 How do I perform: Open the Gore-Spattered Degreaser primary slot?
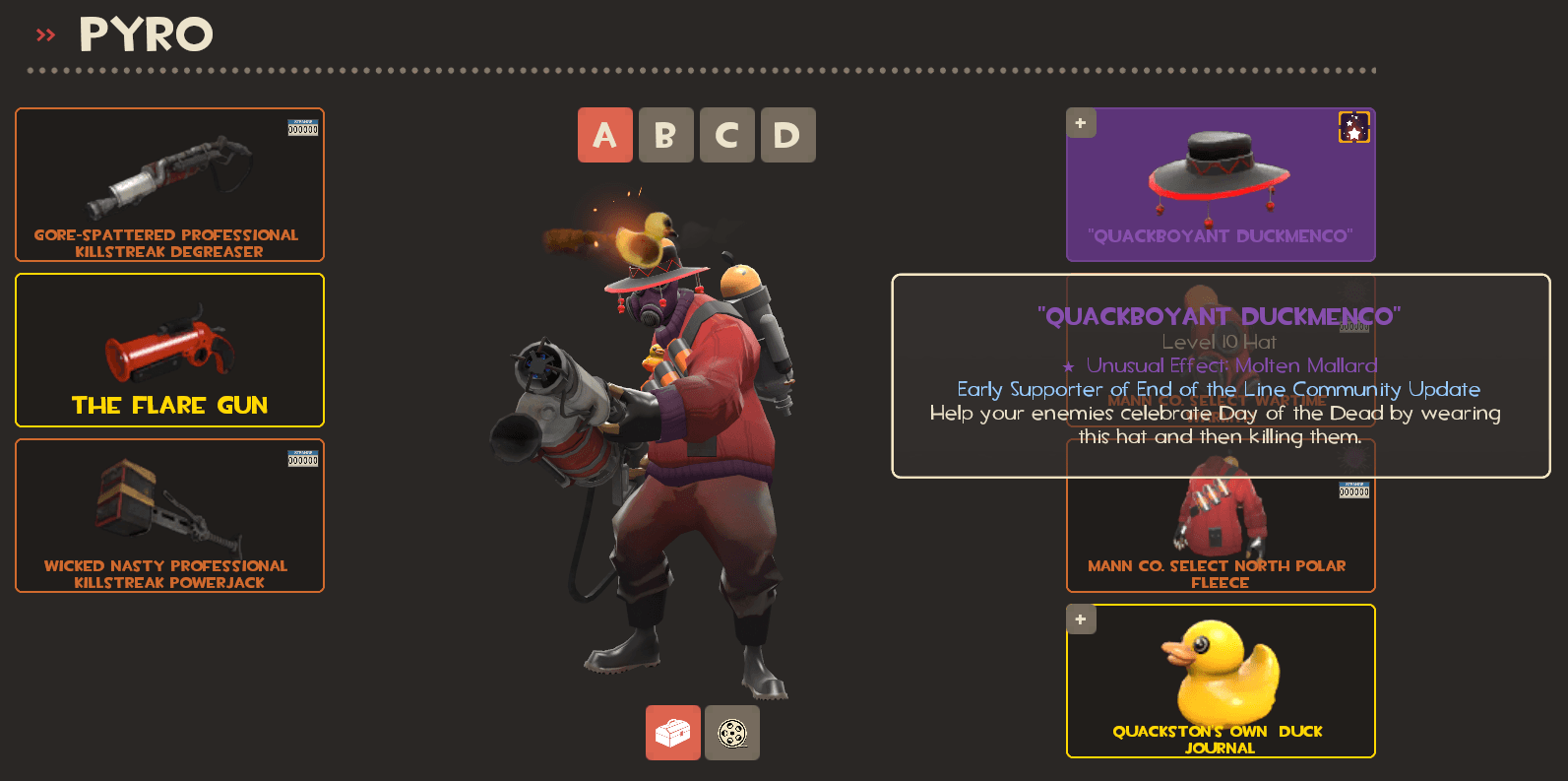tap(169, 184)
